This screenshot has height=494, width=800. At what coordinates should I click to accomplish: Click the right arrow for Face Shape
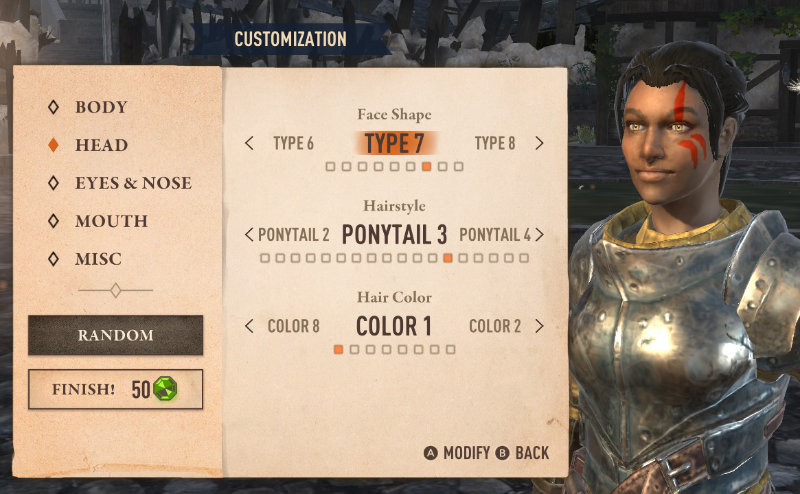pos(540,143)
